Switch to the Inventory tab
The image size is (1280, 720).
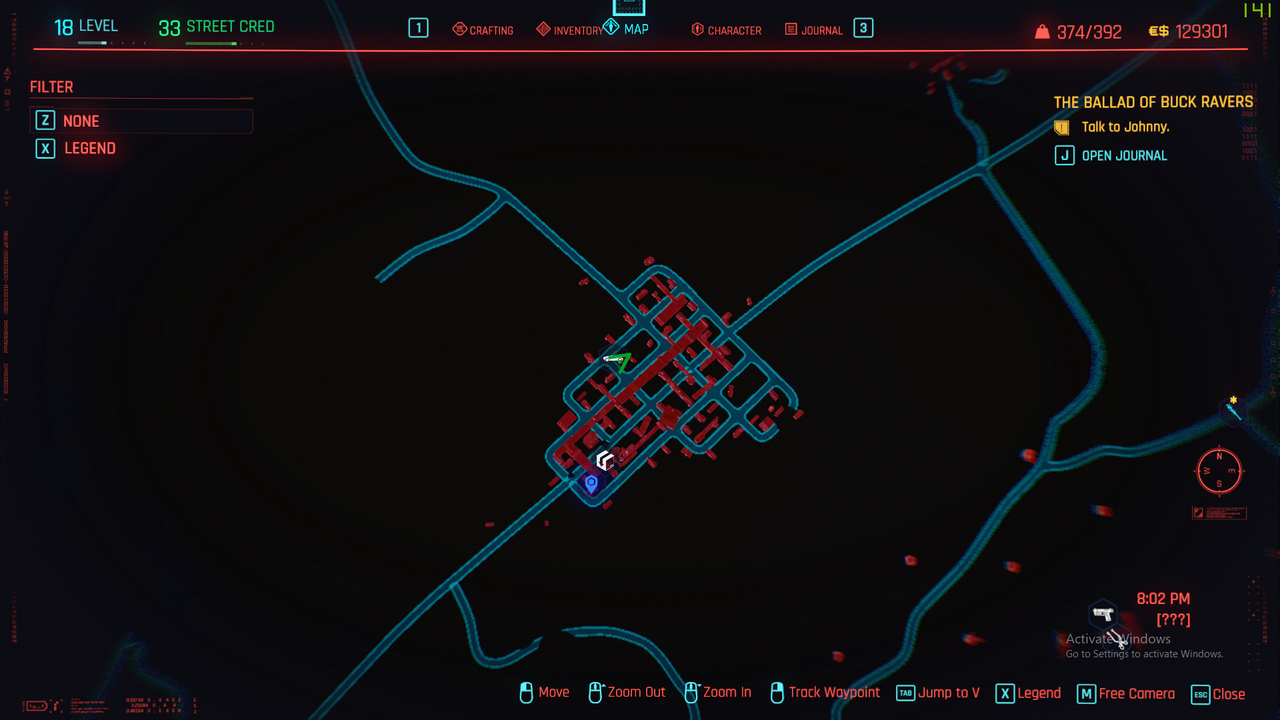click(570, 30)
